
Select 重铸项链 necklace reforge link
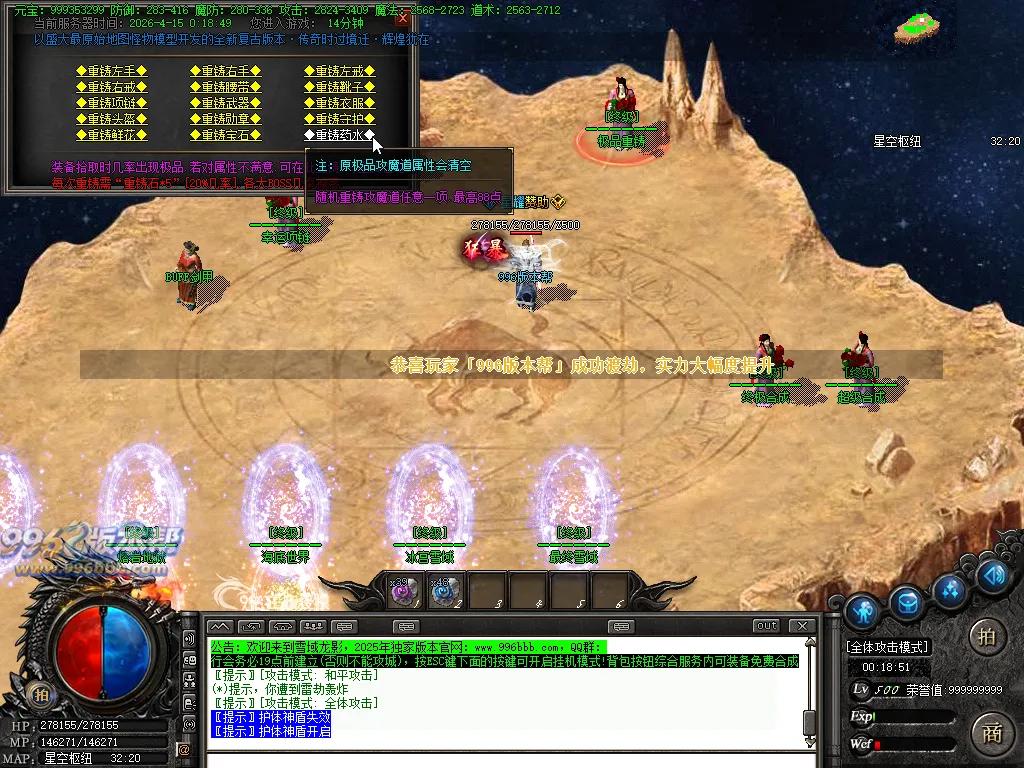pyautogui.click(x=111, y=103)
